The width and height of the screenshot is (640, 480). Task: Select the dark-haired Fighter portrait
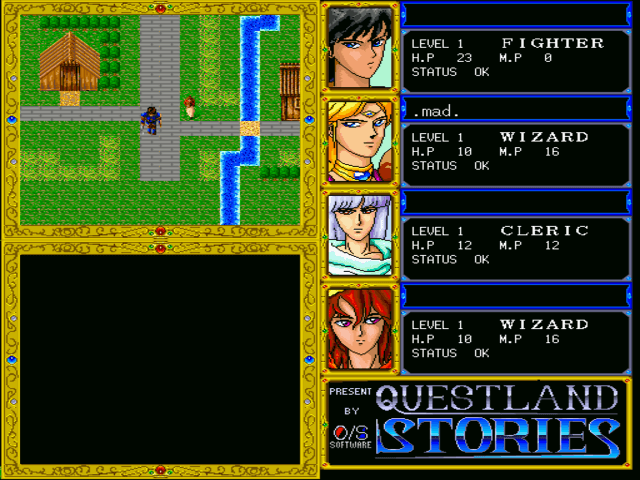360,47
